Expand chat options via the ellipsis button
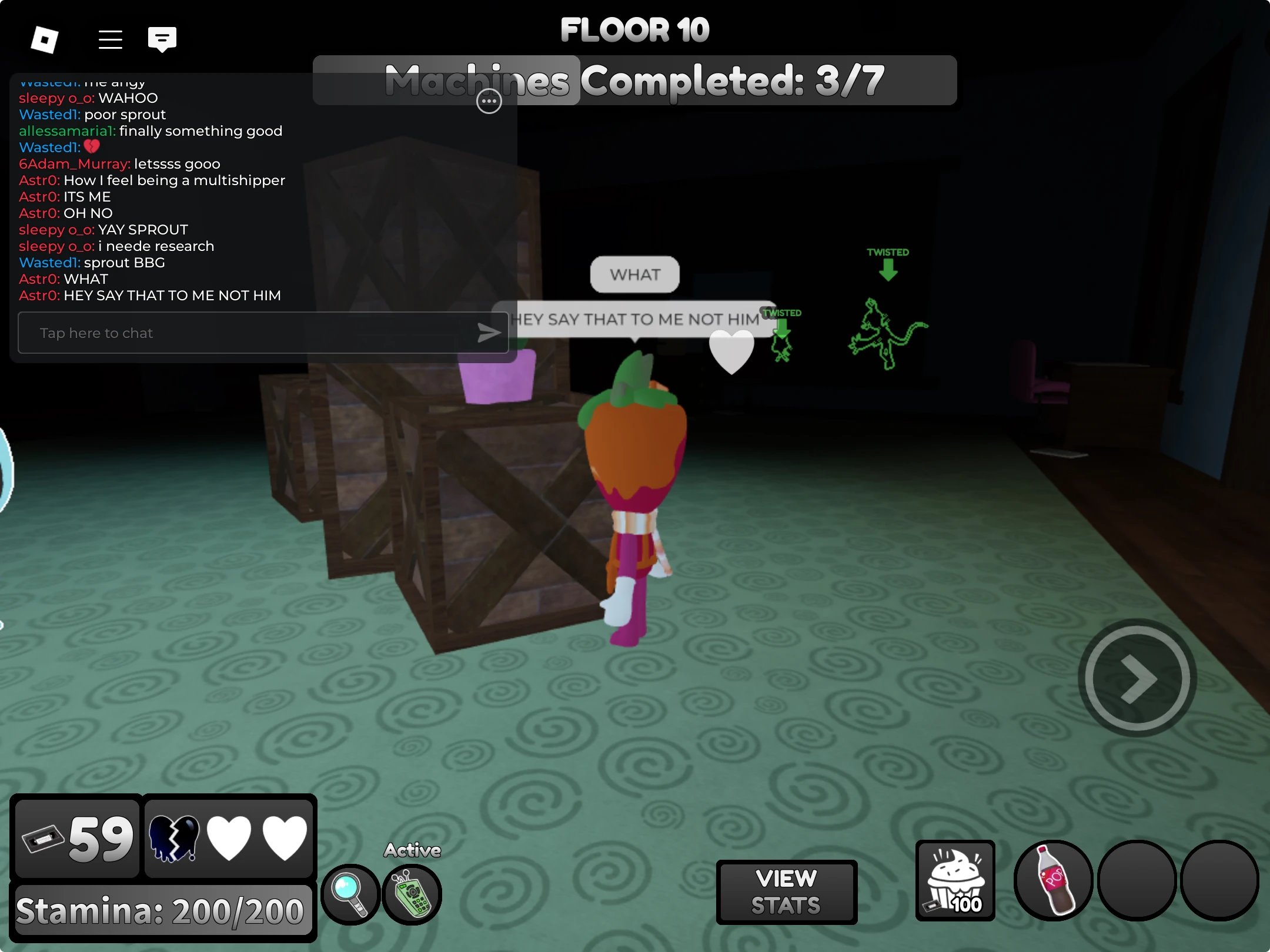This screenshot has width=1270, height=952. click(489, 102)
